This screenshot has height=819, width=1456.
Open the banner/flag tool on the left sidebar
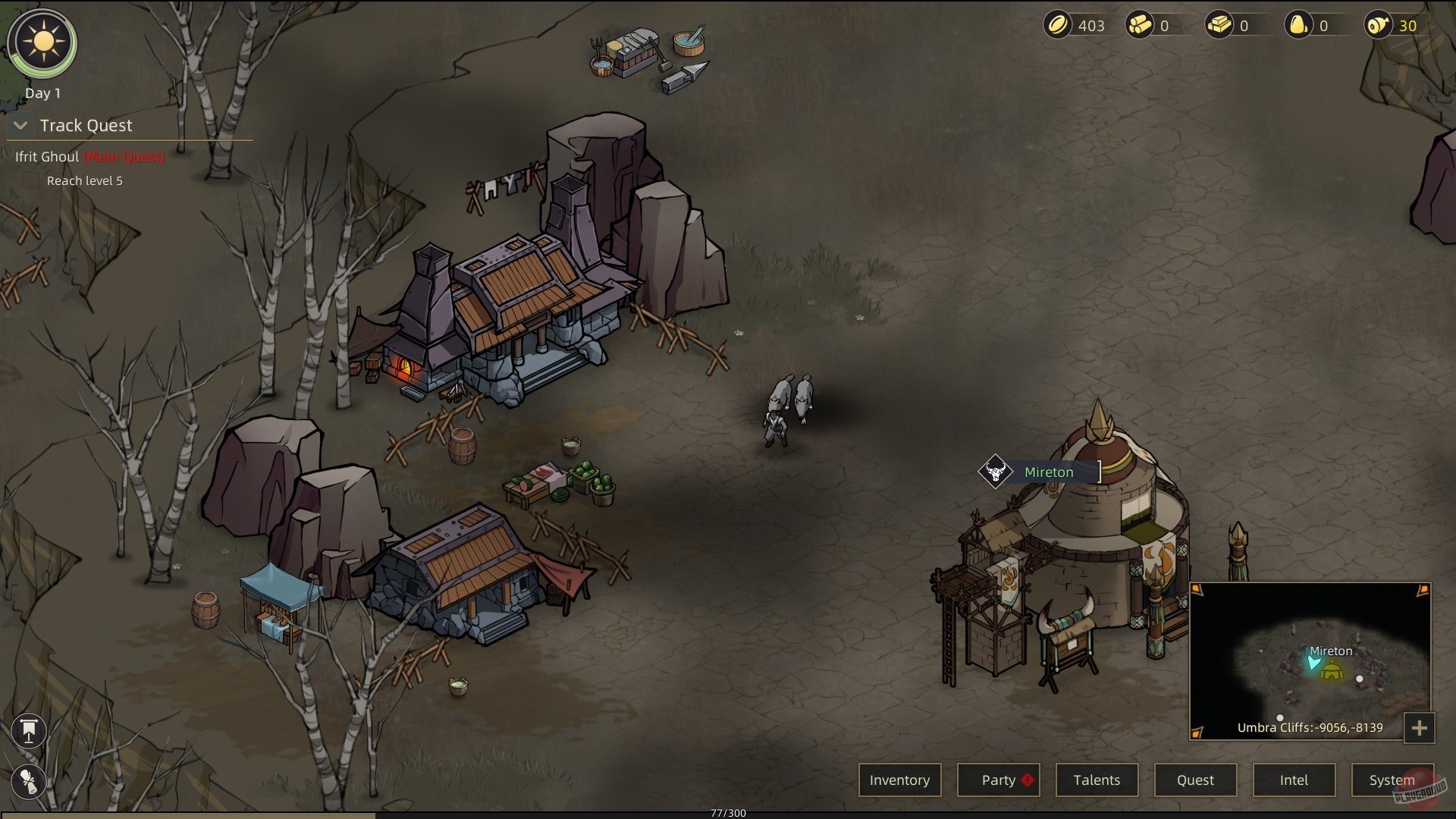coord(28,730)
